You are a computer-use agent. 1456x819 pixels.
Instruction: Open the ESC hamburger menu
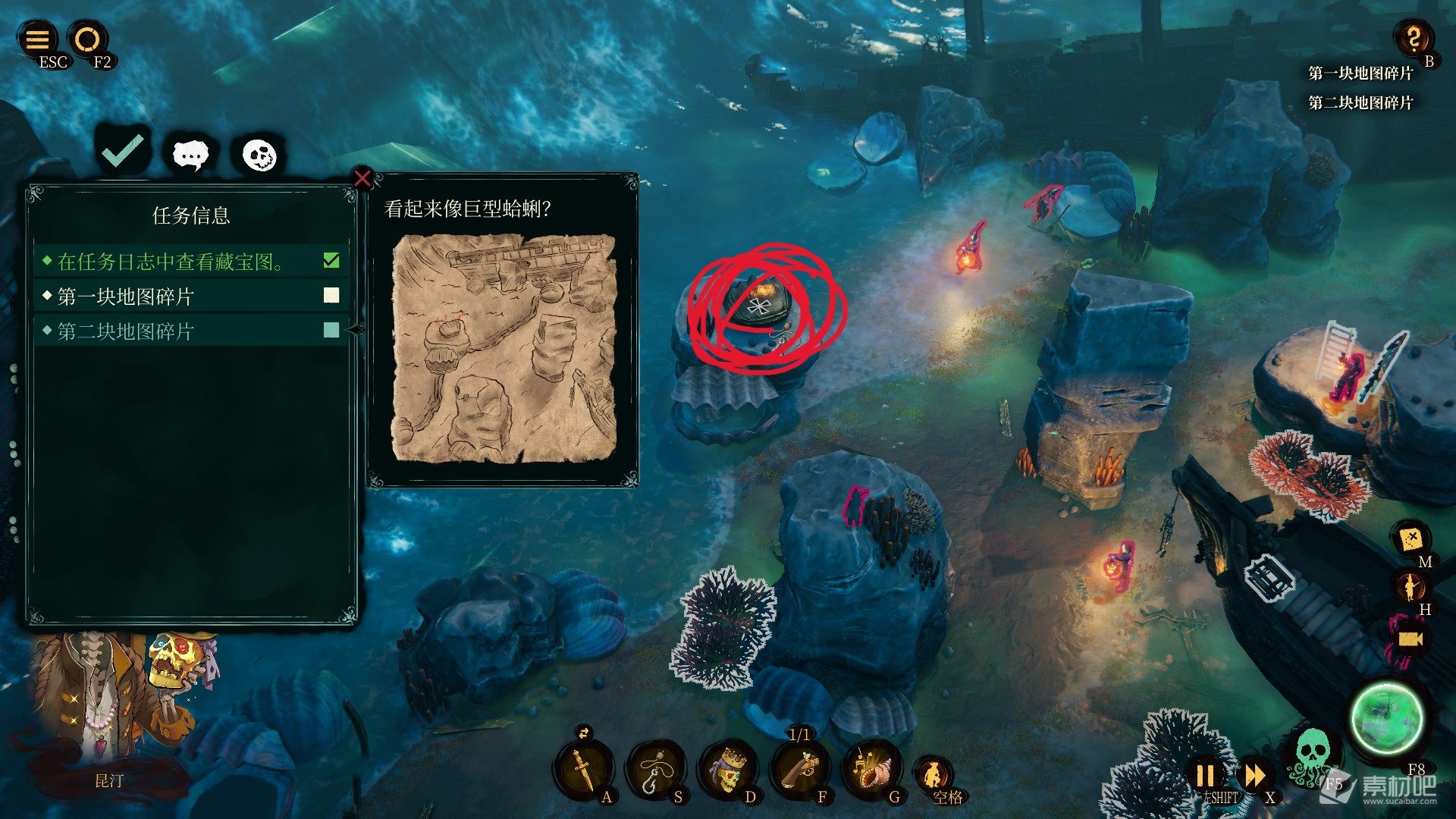pyautogui.click(x=37, y=39)
